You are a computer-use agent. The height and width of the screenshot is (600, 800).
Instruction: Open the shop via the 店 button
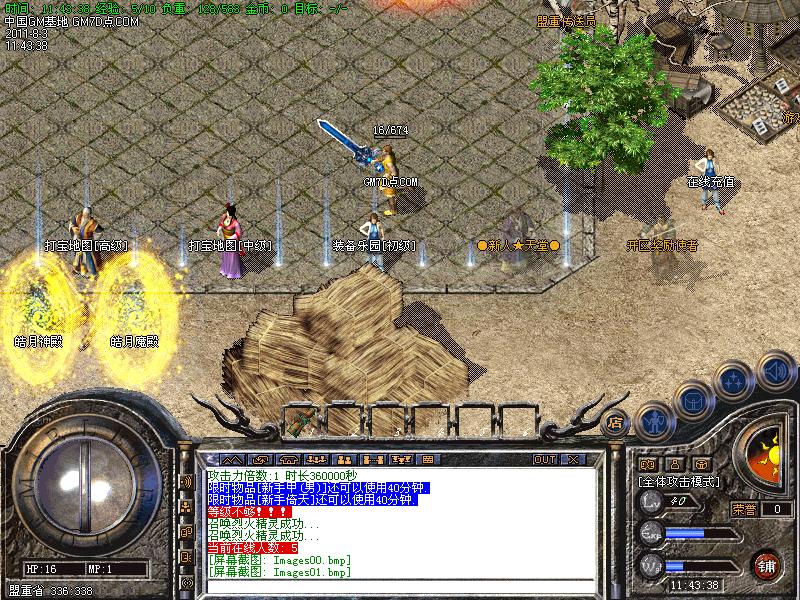click(x=615, y=422)
